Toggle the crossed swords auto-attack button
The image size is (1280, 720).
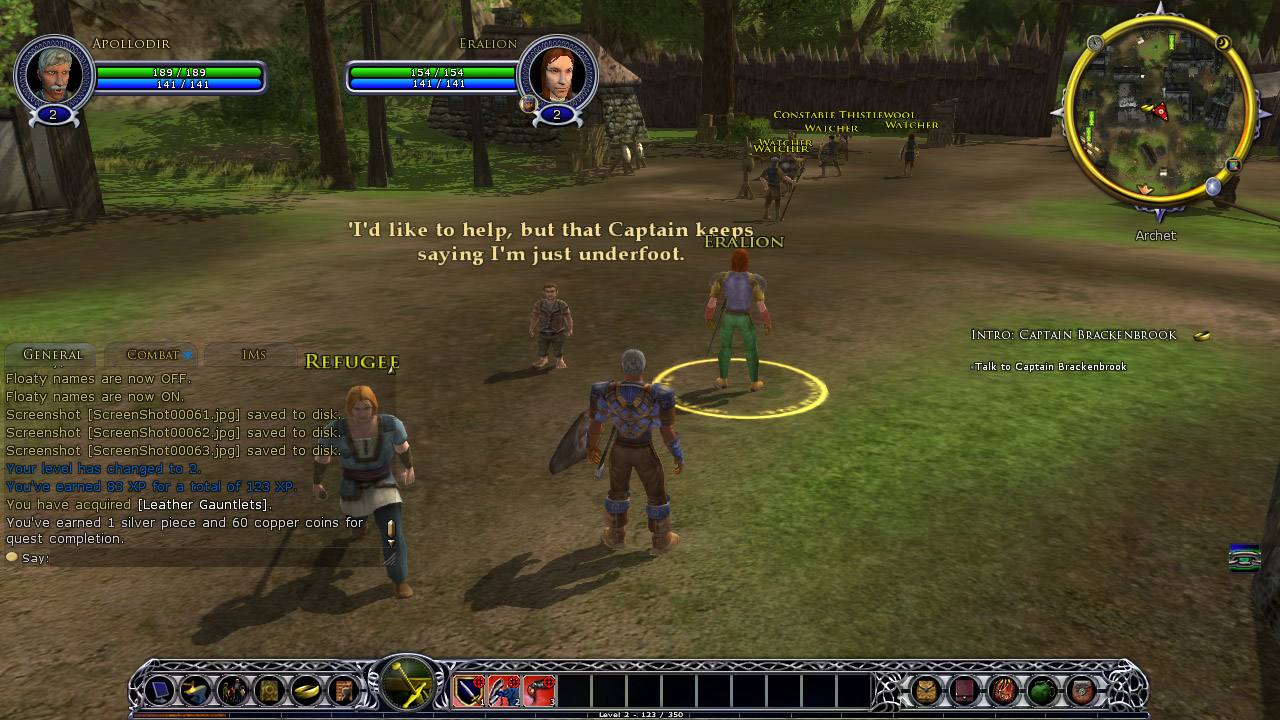(407, 686)
